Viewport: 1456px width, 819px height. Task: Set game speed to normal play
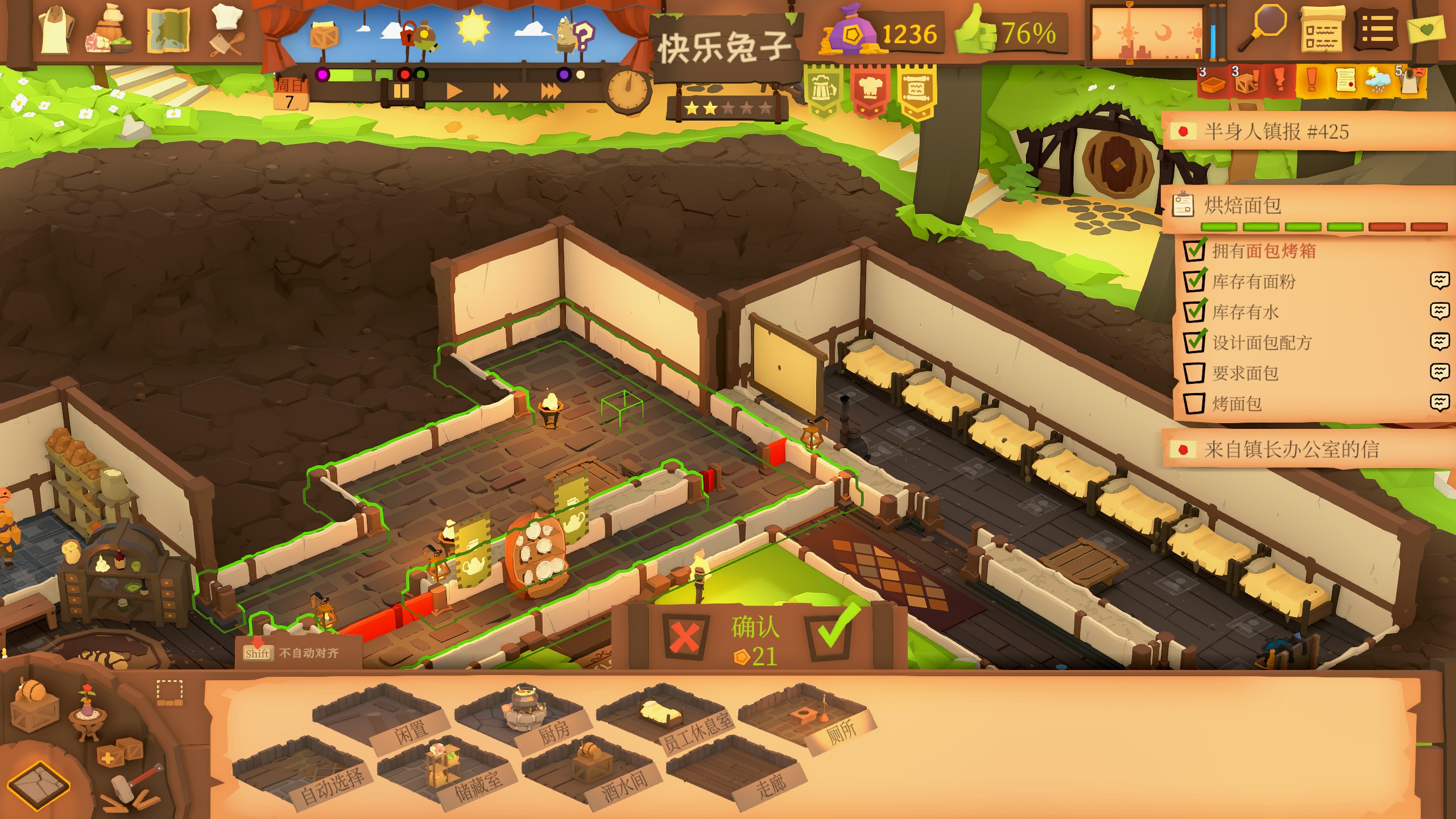[453, 91]
